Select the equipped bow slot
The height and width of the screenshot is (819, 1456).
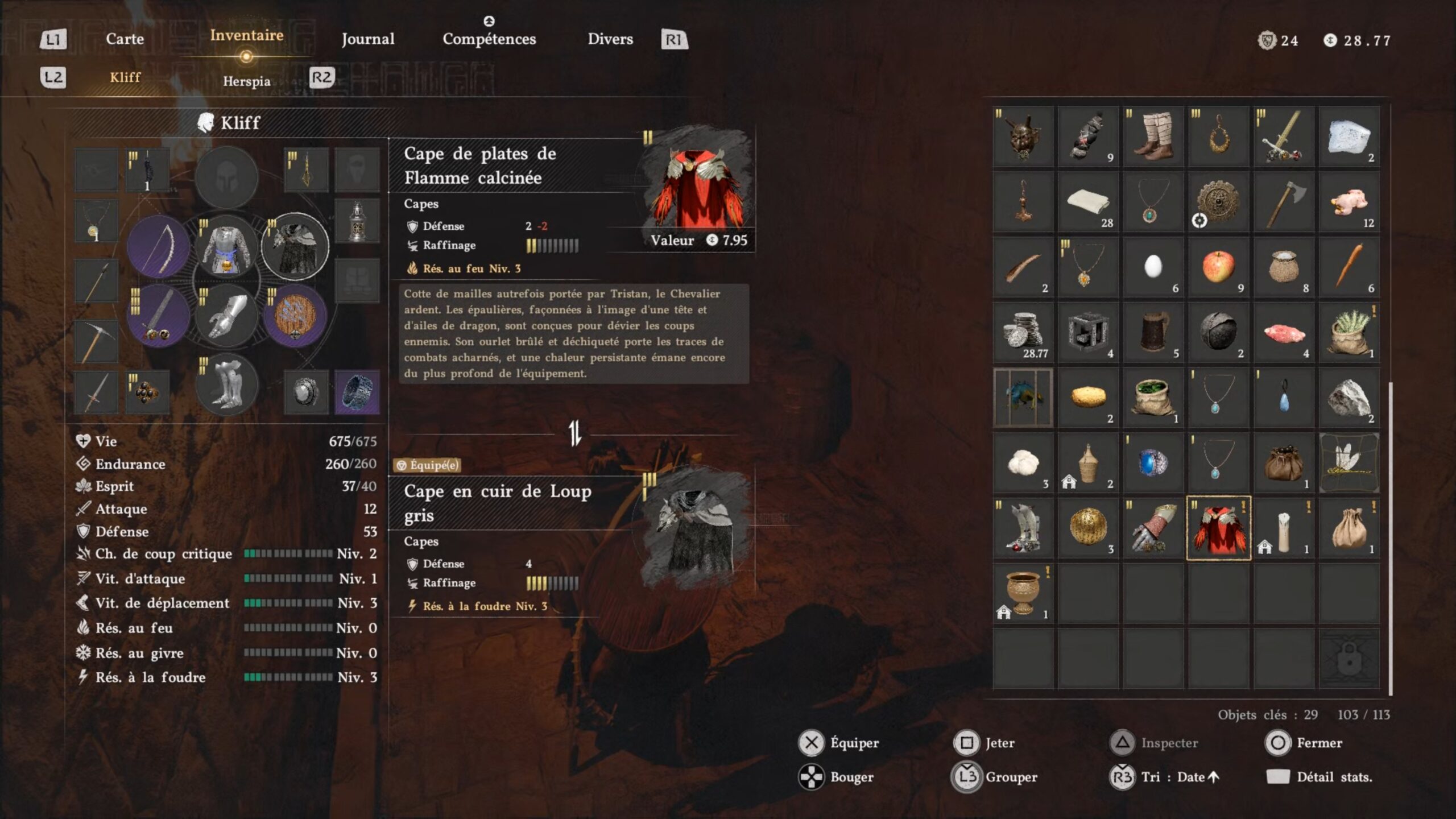(x=159, y=246)
